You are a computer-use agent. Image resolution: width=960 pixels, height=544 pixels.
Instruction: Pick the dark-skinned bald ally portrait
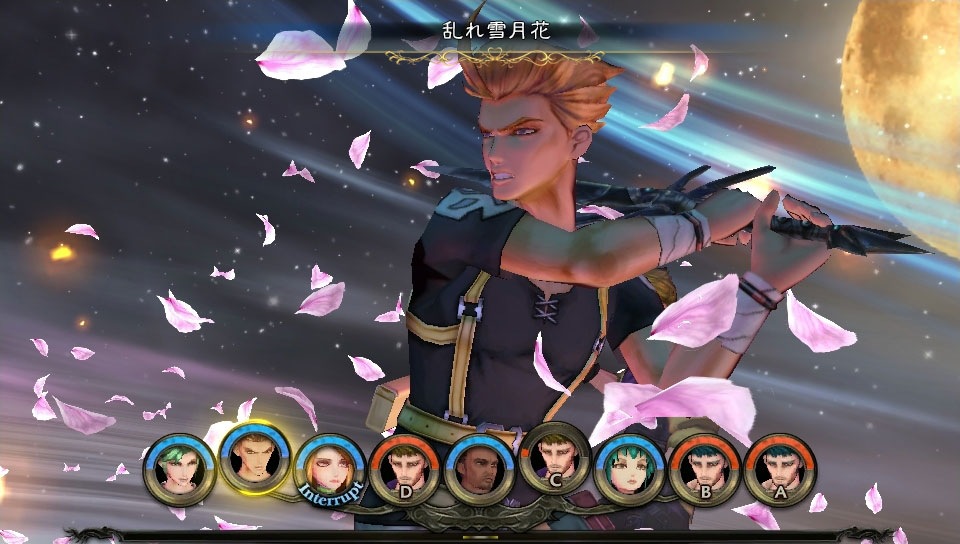(x=479, y=470)
